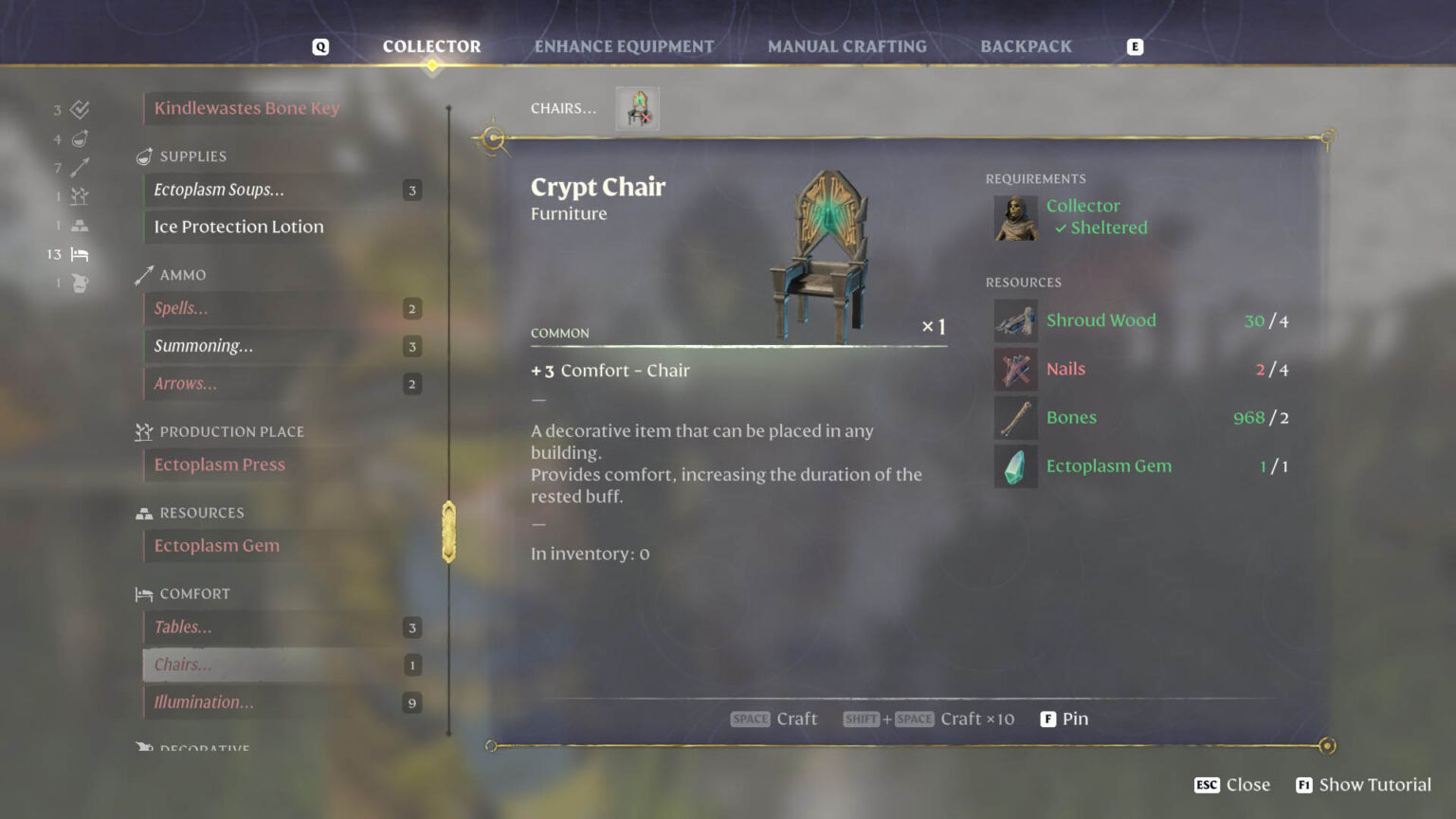Toggle the Sheltered requirement checkmark
This screenshot has width=1456, height=819.
[1062, 227]
